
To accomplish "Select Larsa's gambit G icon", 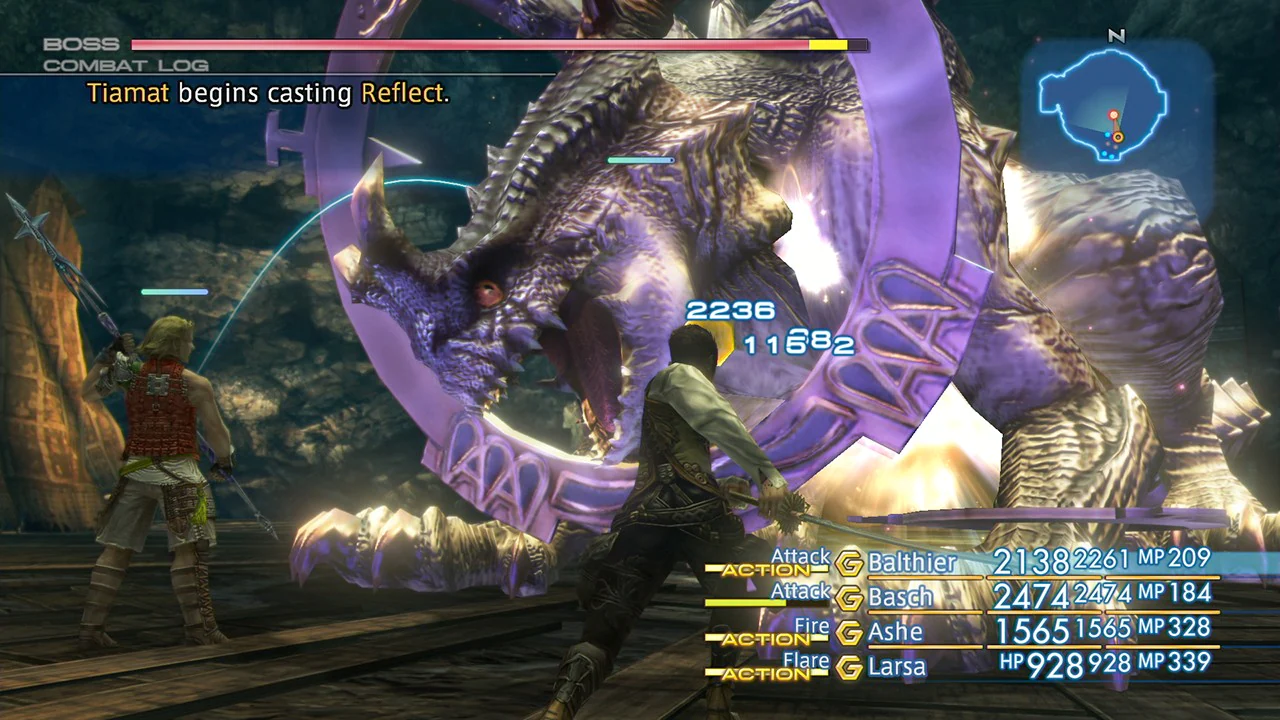I will [852, 667].
